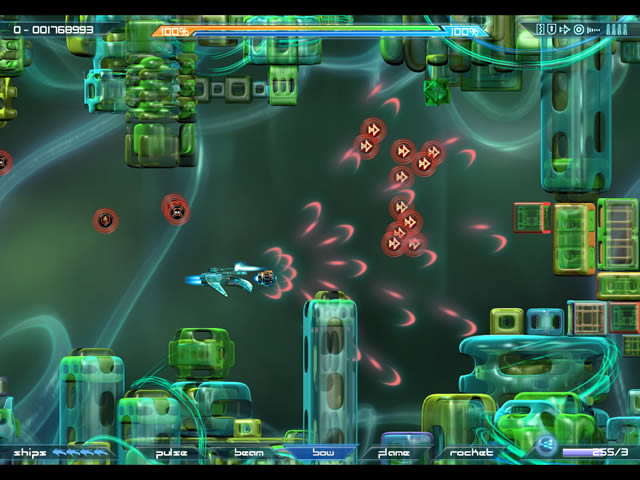Screen dimensions: 640x480
Task: Click the shield upgrade icon
Action: point(551,30)
